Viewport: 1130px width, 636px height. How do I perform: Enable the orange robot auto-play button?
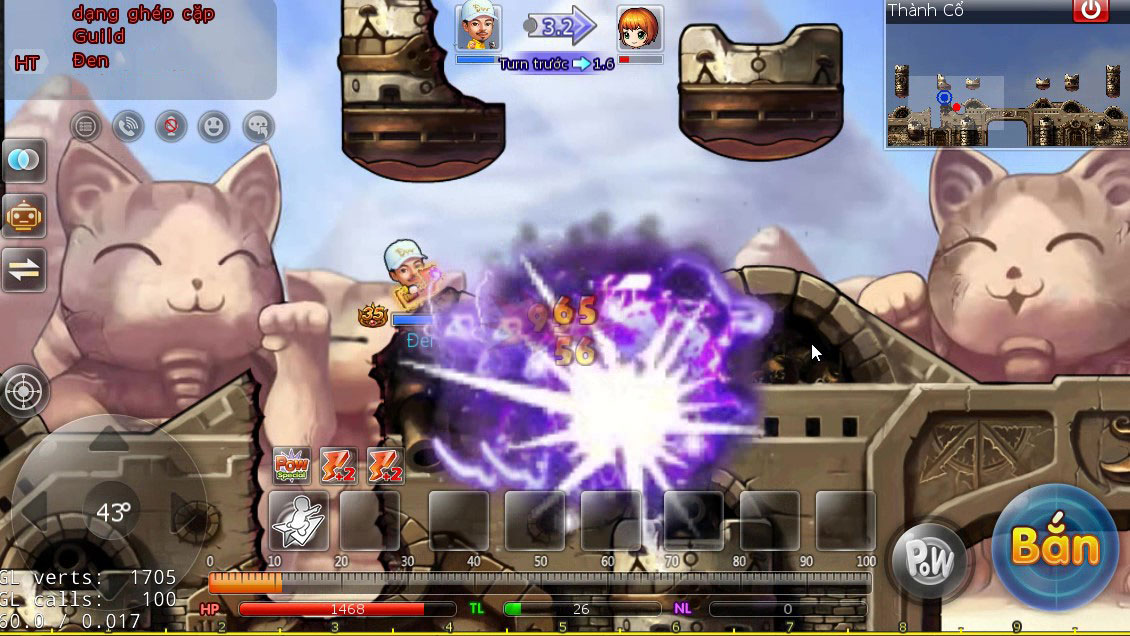point(23,215)
